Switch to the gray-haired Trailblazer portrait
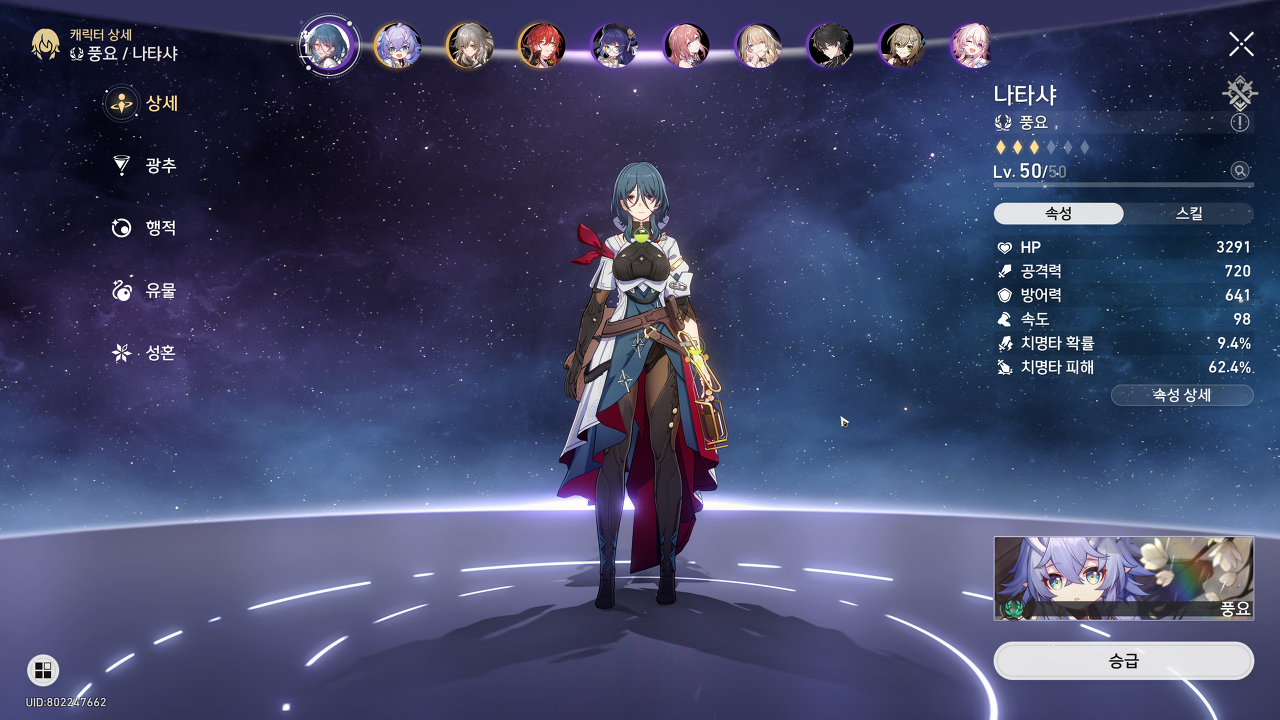The height and width of the screenshot is (720, 1280). pyautogui.click(x=469, y=45)
